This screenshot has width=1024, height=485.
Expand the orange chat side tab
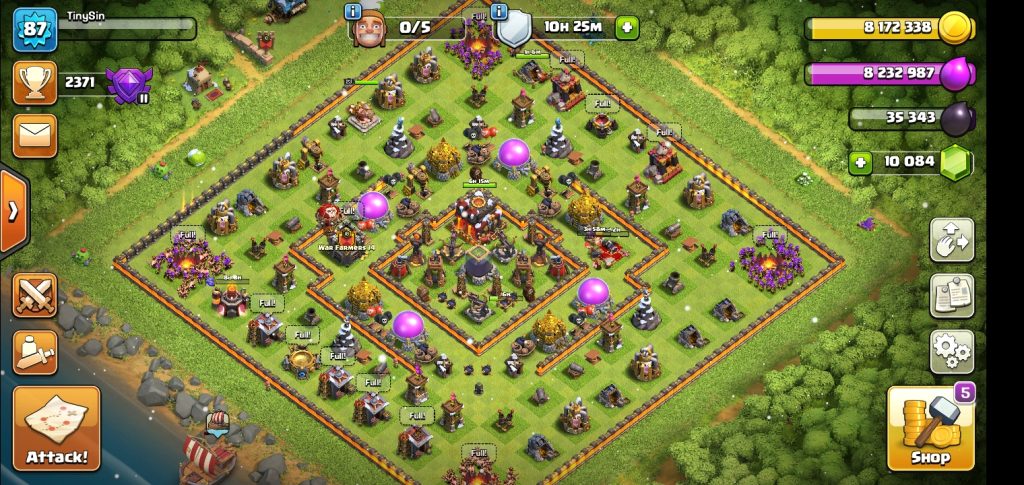tap(13, 211)
